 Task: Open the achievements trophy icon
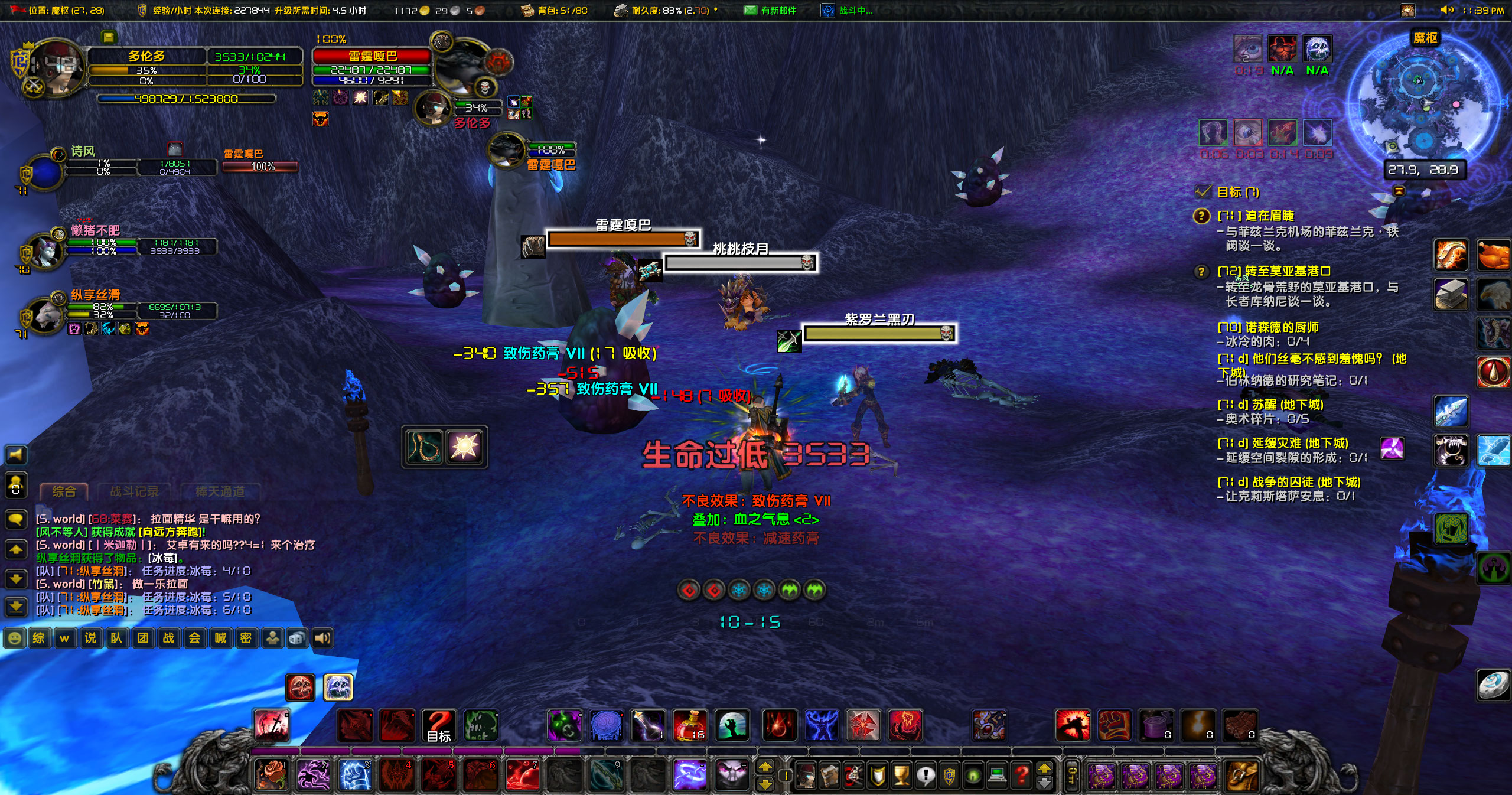[x=900, y=774]
